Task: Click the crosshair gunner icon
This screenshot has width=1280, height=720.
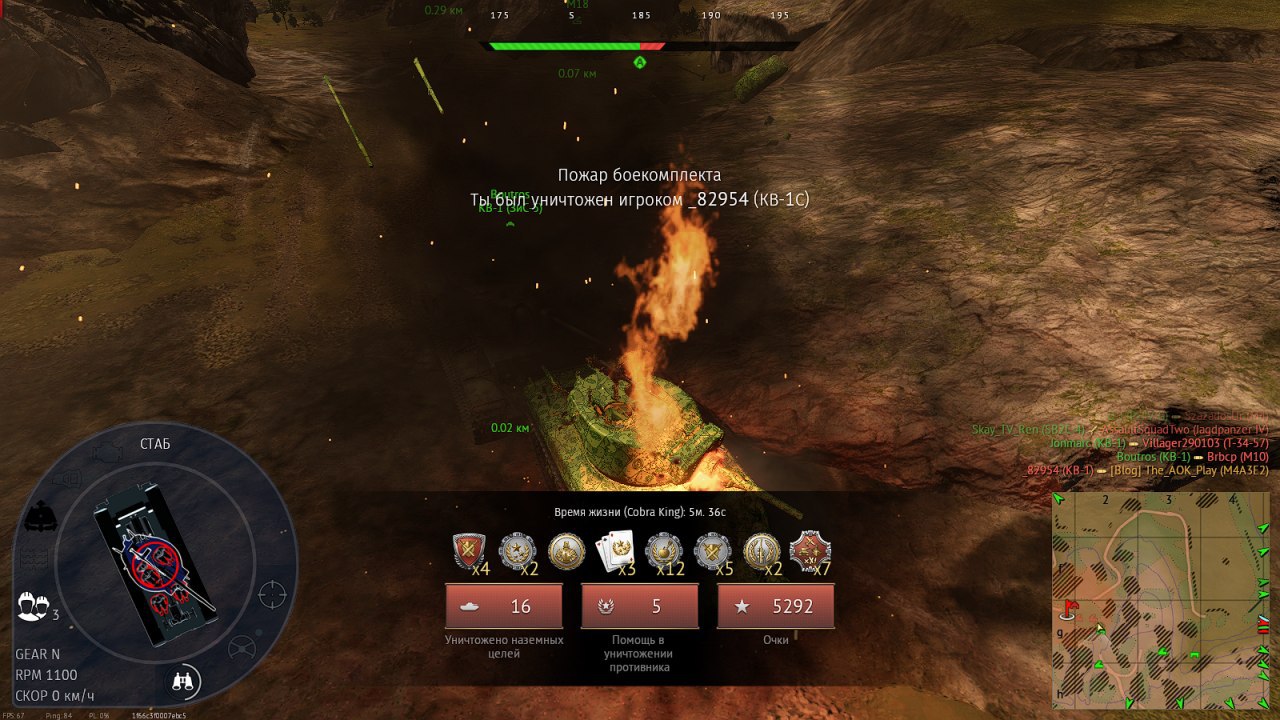Action: [272, 595]
